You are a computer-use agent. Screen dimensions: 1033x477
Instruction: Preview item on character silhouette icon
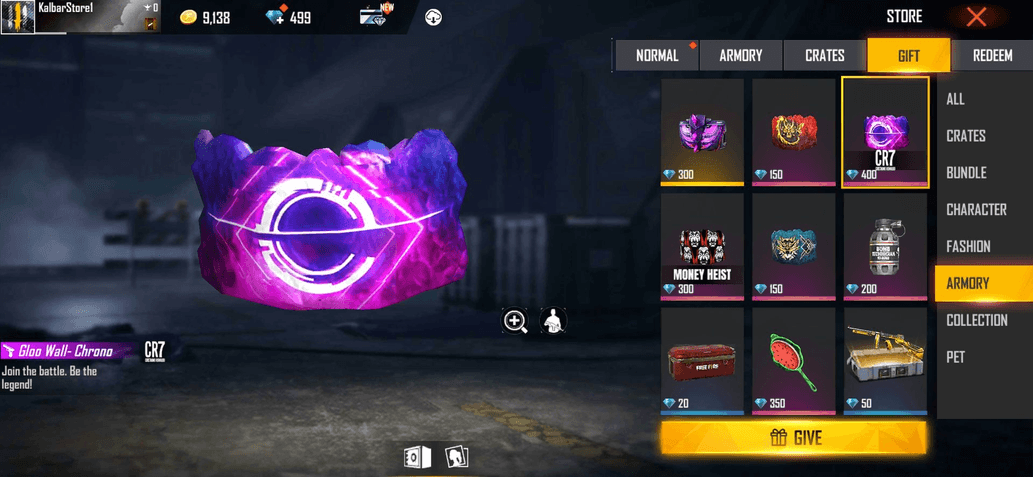click(553, 321)
